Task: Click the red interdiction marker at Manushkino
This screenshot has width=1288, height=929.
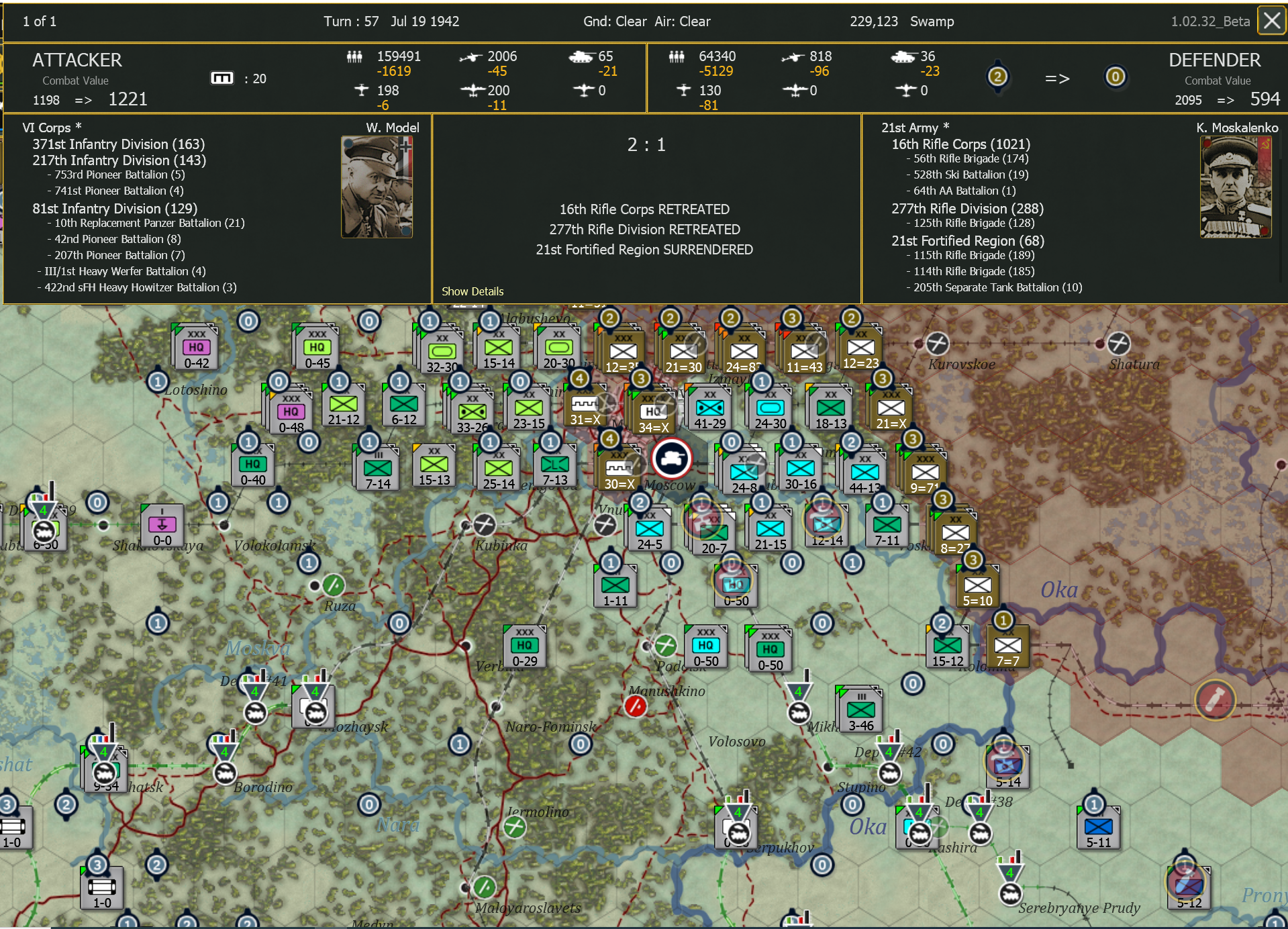Action: tap(636, 705)
